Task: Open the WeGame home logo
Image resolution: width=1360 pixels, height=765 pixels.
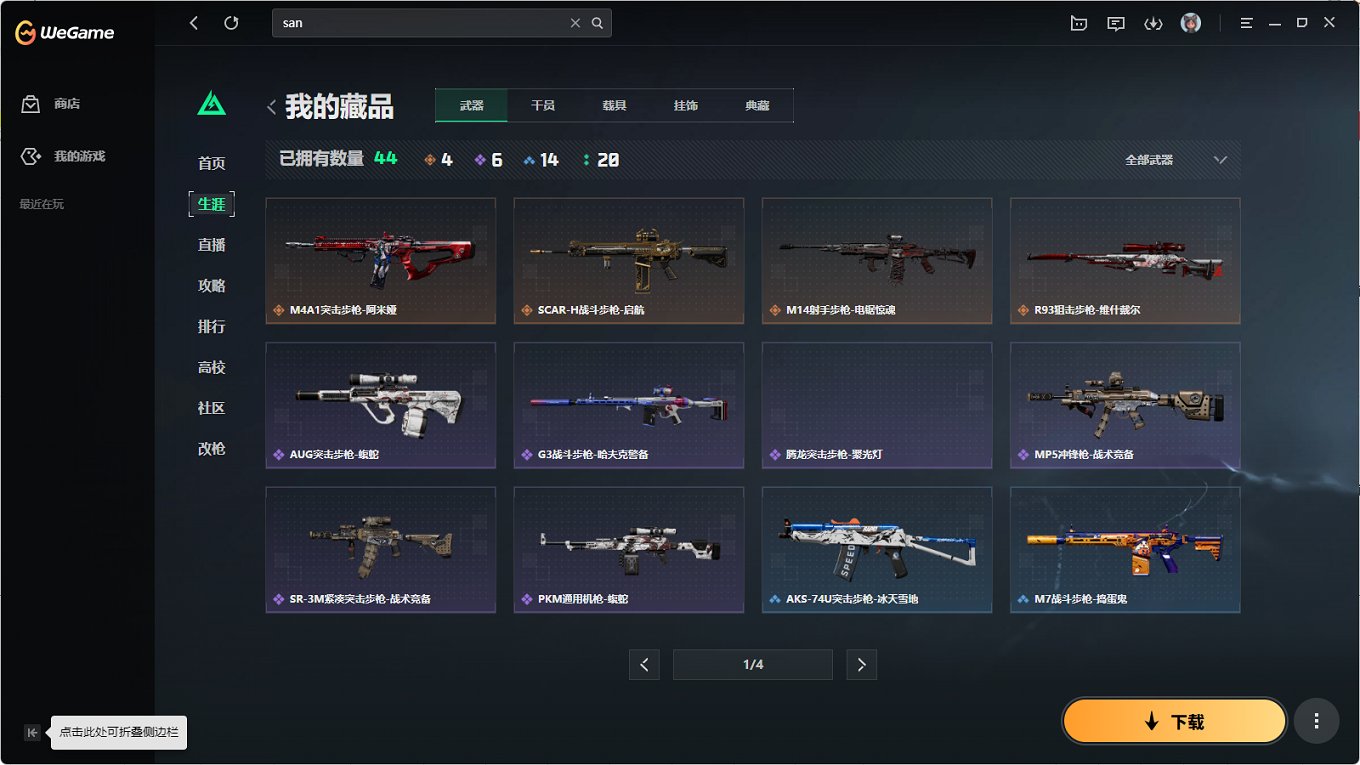Action: [x=64, y=31]
